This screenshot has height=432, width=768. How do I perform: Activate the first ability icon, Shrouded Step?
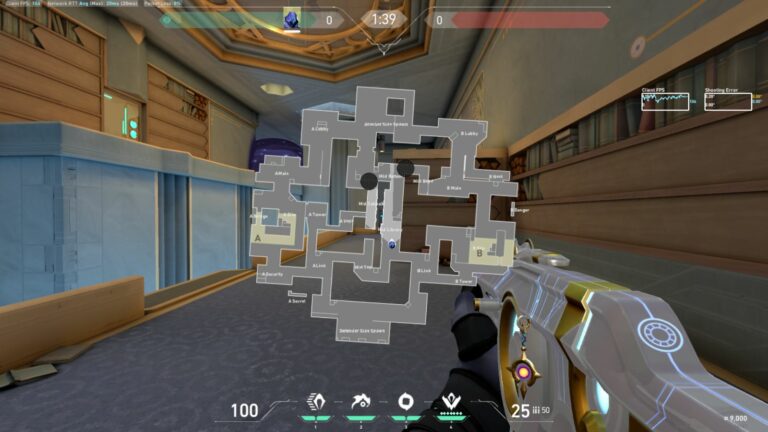320,403
